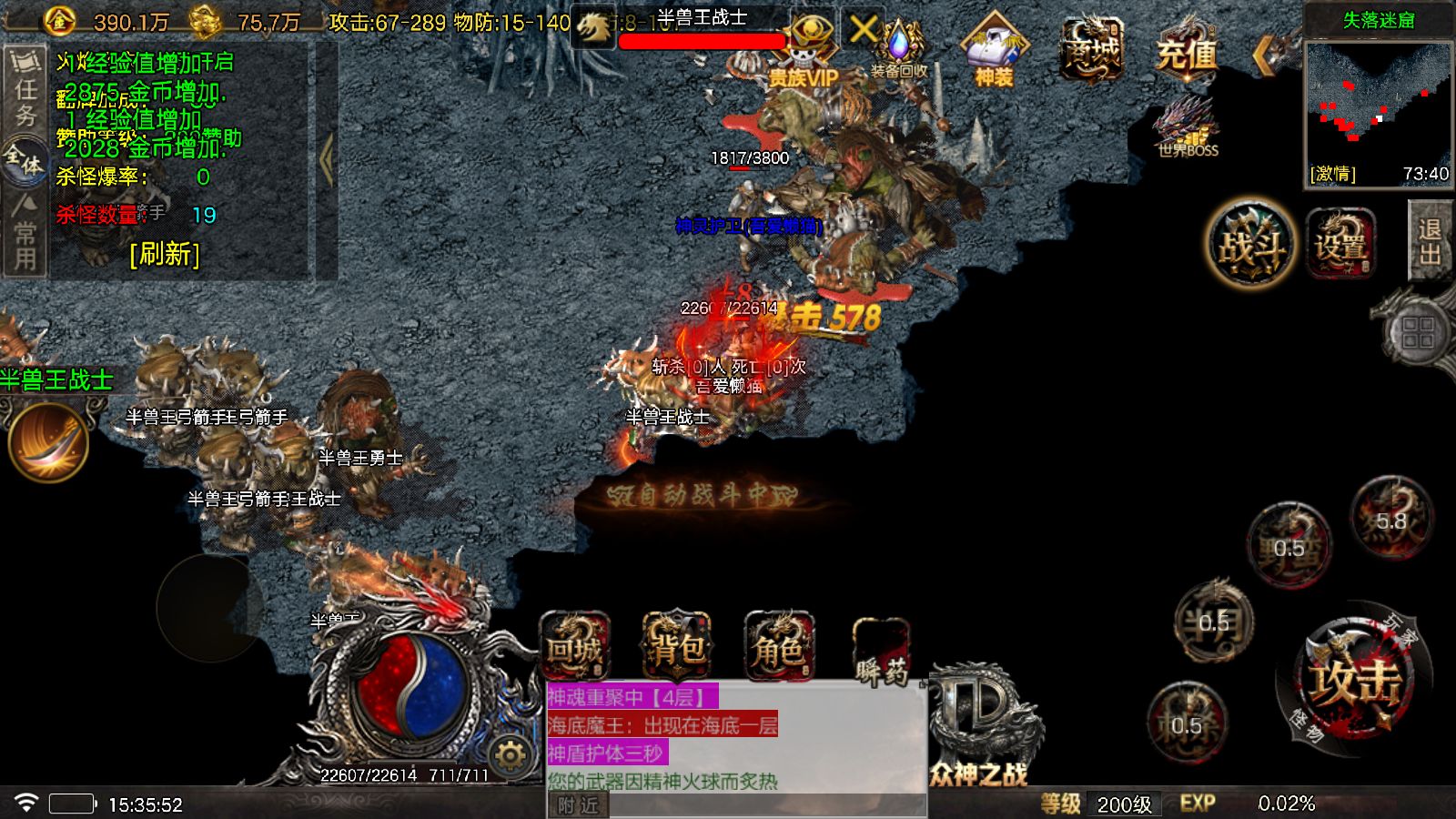Open the 贵族VIP menu
The height and width of the screenshot is (819, 1456).
point(806,55)
